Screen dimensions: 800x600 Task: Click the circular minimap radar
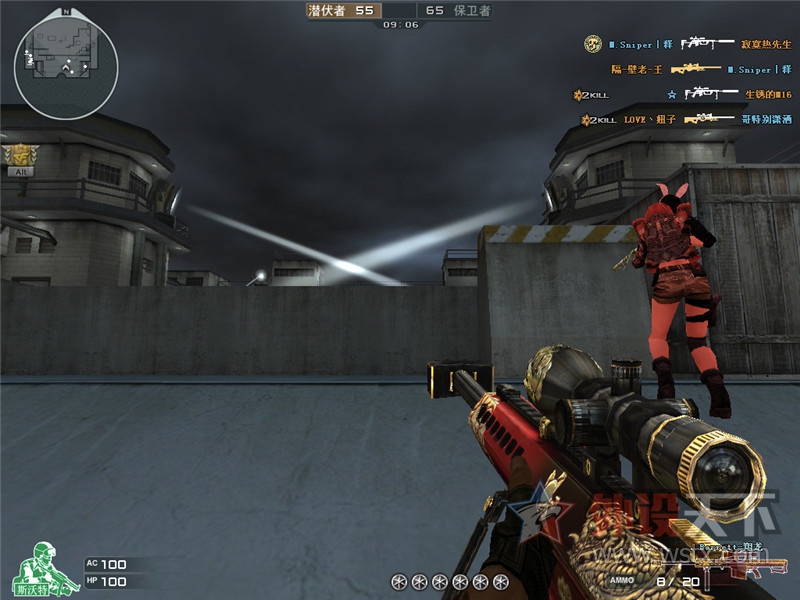66,65
